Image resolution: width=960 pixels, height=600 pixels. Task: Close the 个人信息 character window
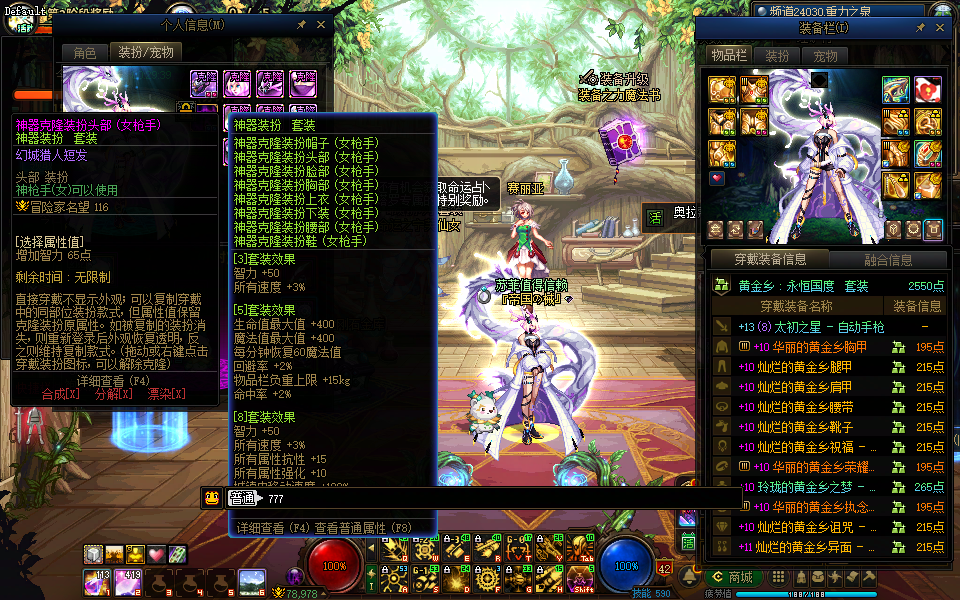[320, 24]
